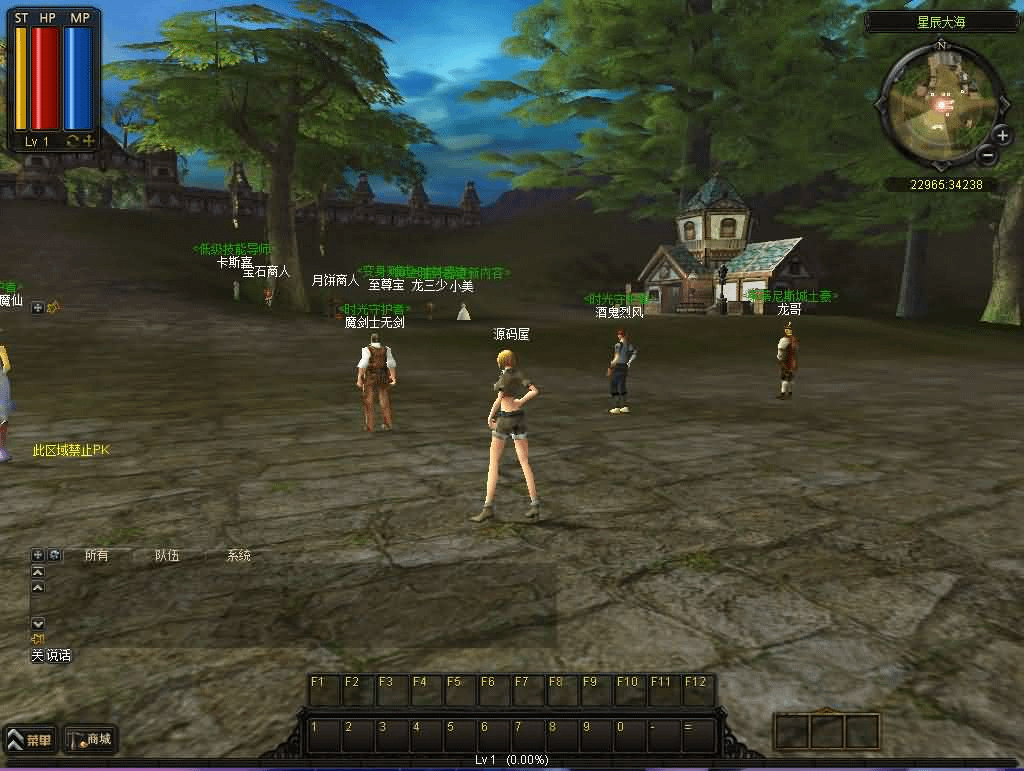The height and width of the screenshot is (771, 1024).
Task: Click the 说话 chat input label
Action: click(58, 656)
